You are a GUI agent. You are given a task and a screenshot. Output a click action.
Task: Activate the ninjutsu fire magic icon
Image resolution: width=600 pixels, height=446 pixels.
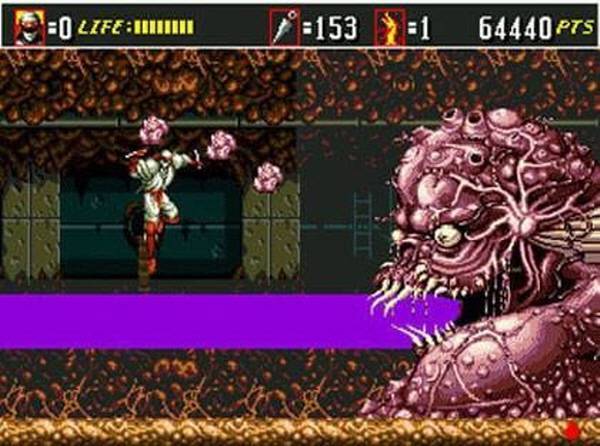coord(389,27)
